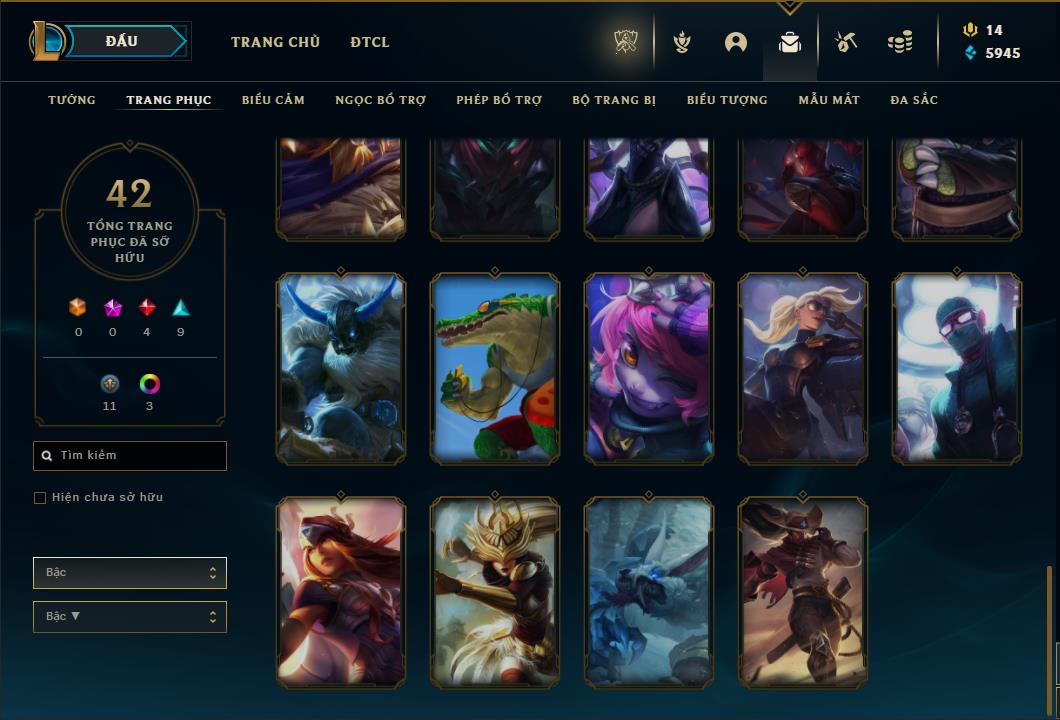Select the pink-haired Tristana skin card

tap(649, 368)
